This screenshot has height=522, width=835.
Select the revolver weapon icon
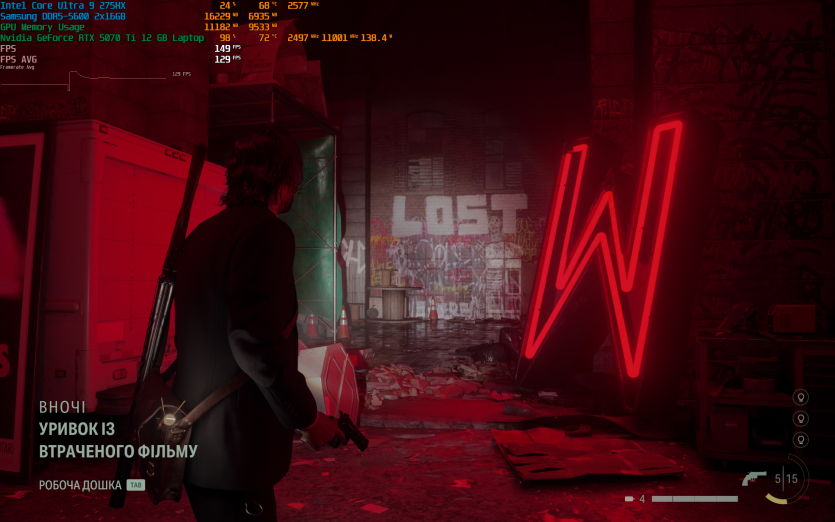point(755,478)
